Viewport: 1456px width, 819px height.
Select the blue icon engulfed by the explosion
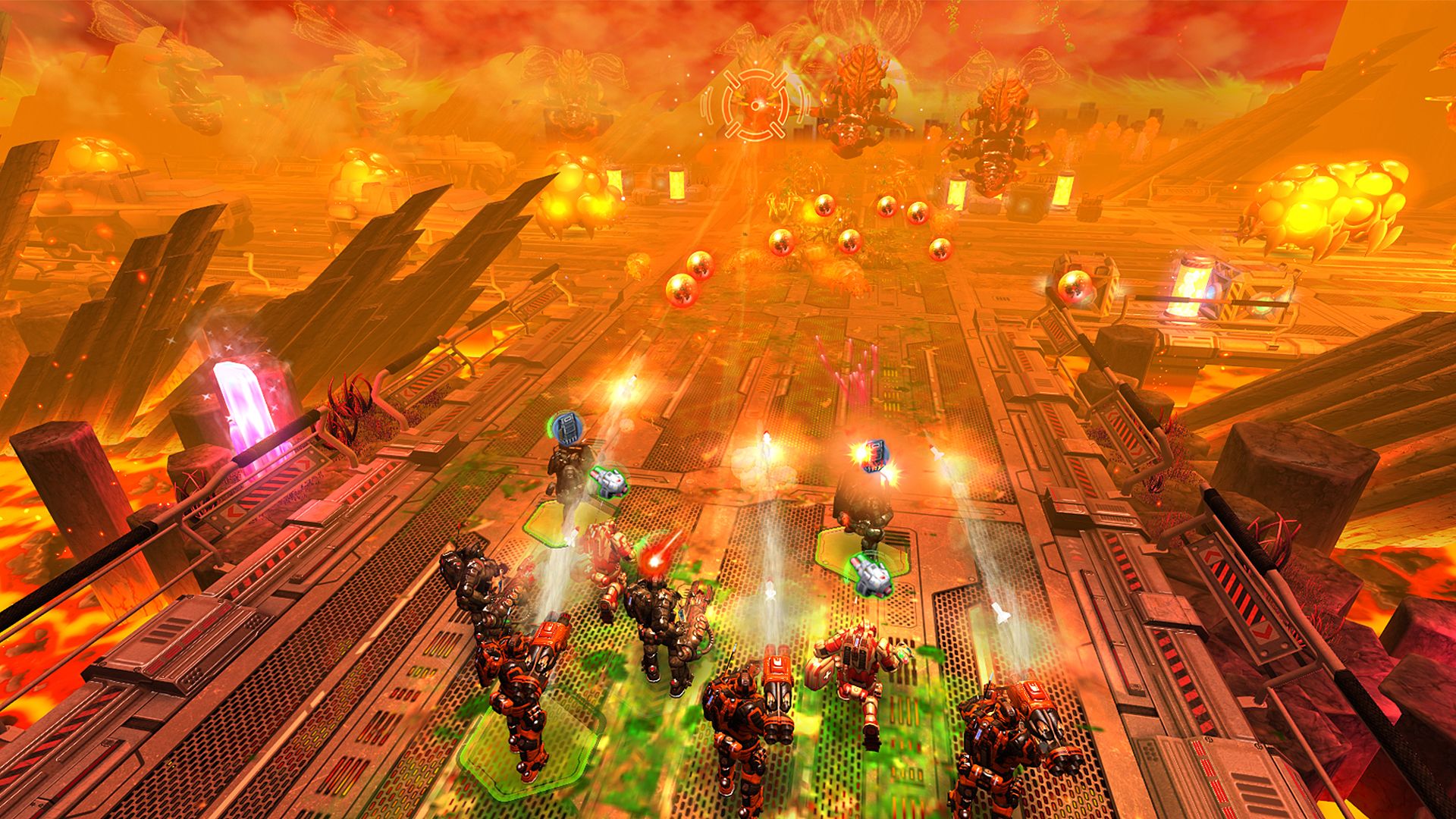(x=874, y=455)
